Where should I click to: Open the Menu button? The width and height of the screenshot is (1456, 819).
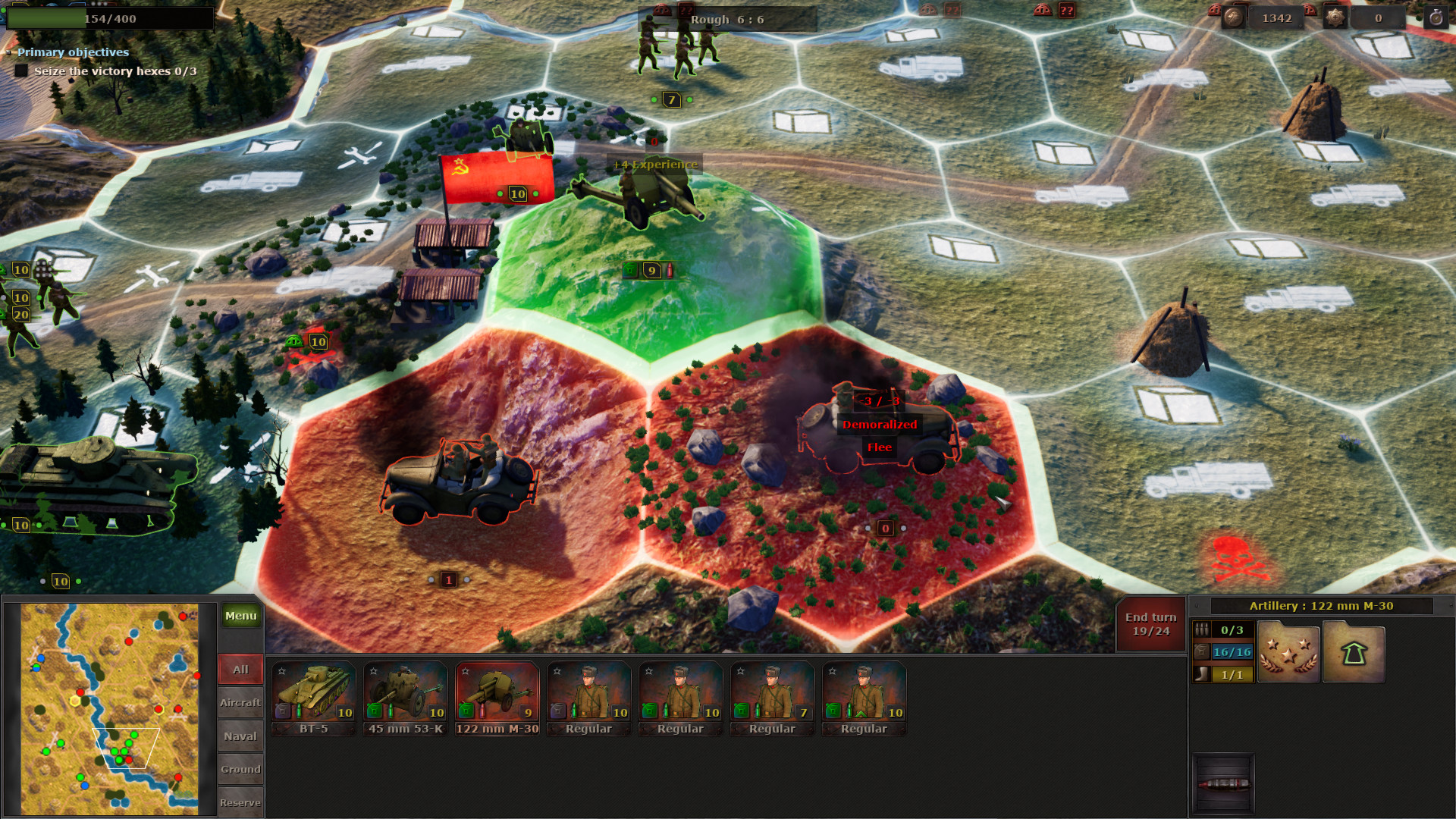pos(240,616)
